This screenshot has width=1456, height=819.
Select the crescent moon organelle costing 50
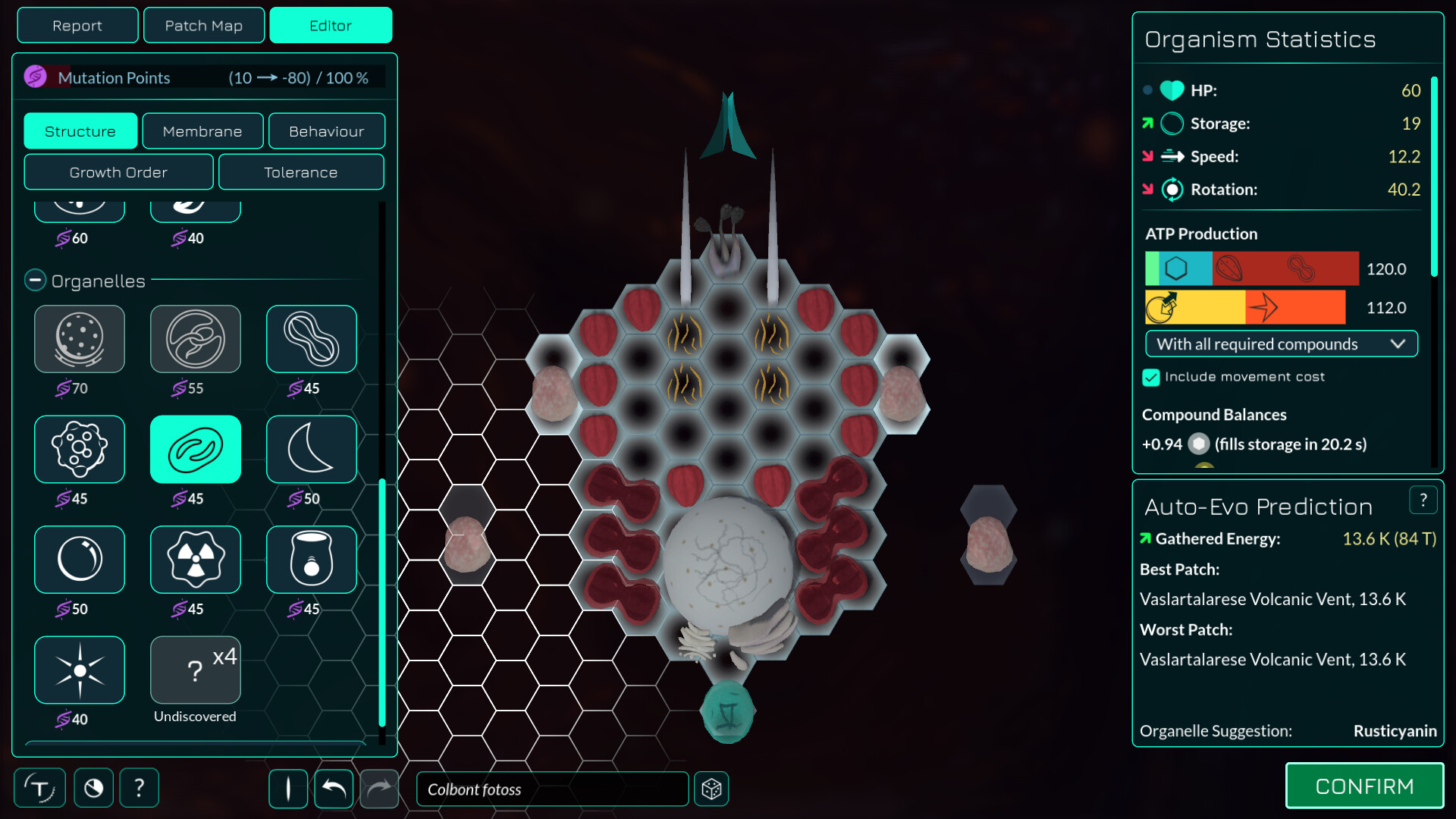[311, 449]
